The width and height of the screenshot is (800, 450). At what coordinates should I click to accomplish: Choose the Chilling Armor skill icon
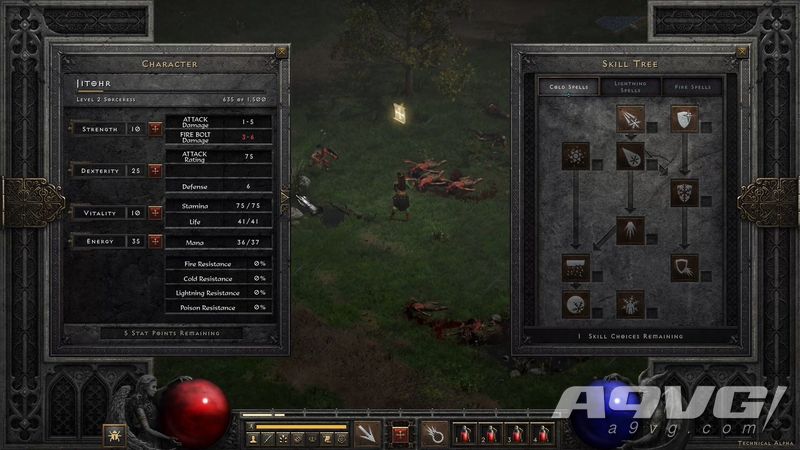[684, 267]
